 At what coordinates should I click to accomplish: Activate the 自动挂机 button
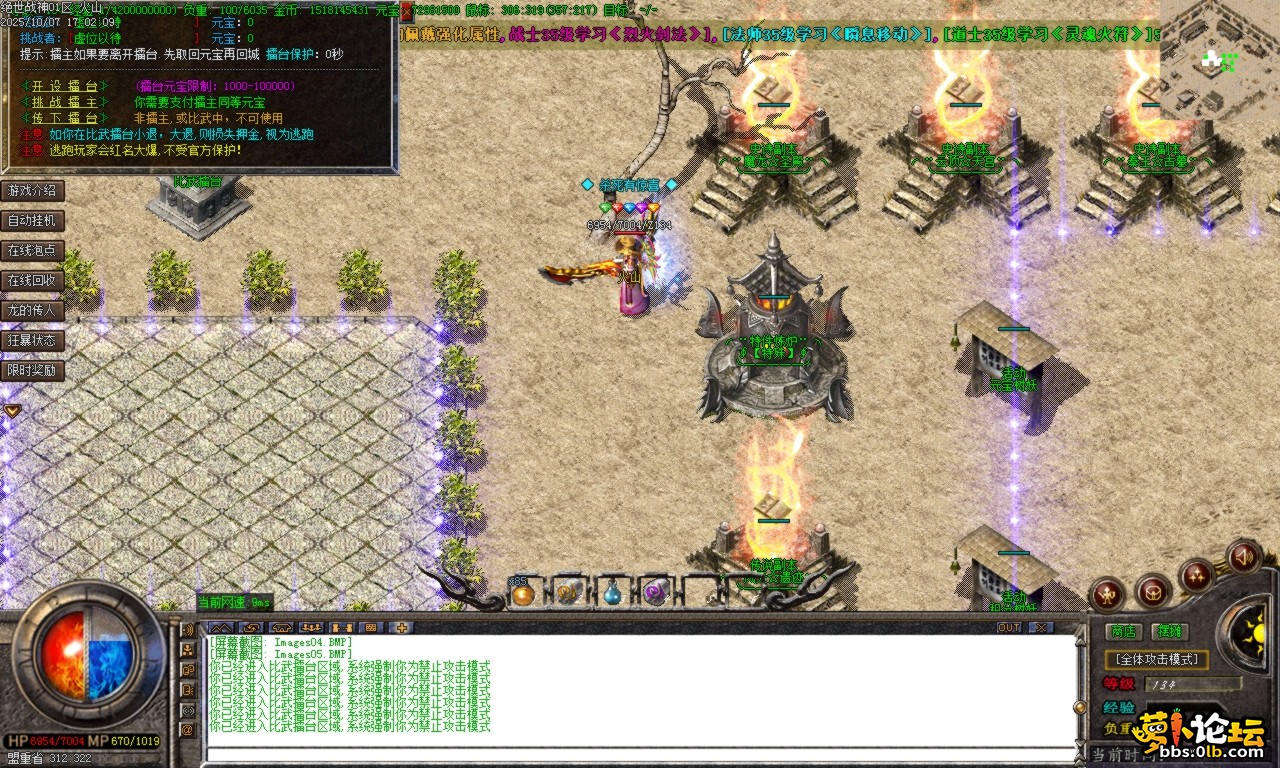(32, 221)
